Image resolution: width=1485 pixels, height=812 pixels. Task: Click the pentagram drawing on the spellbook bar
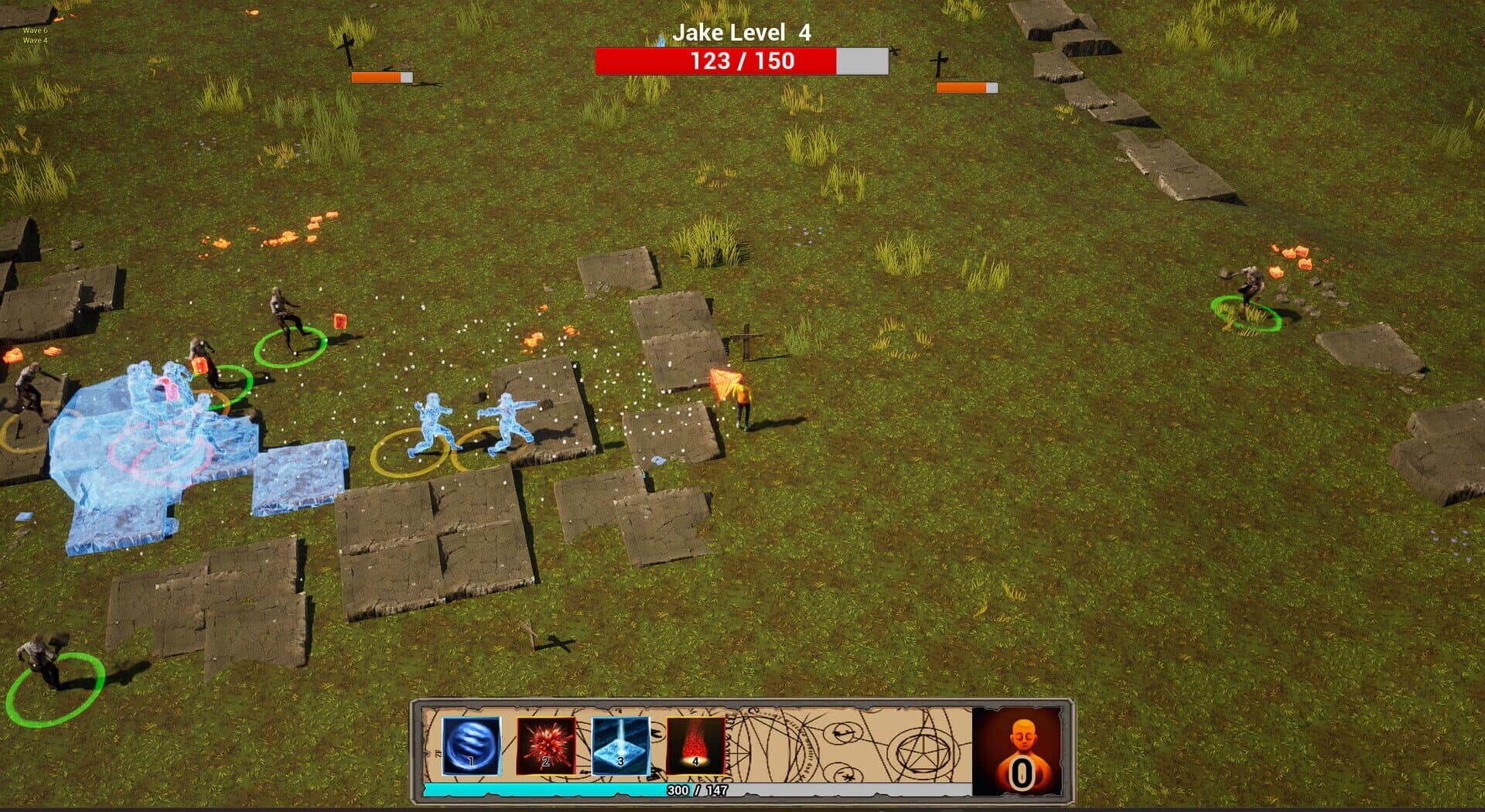922,754
